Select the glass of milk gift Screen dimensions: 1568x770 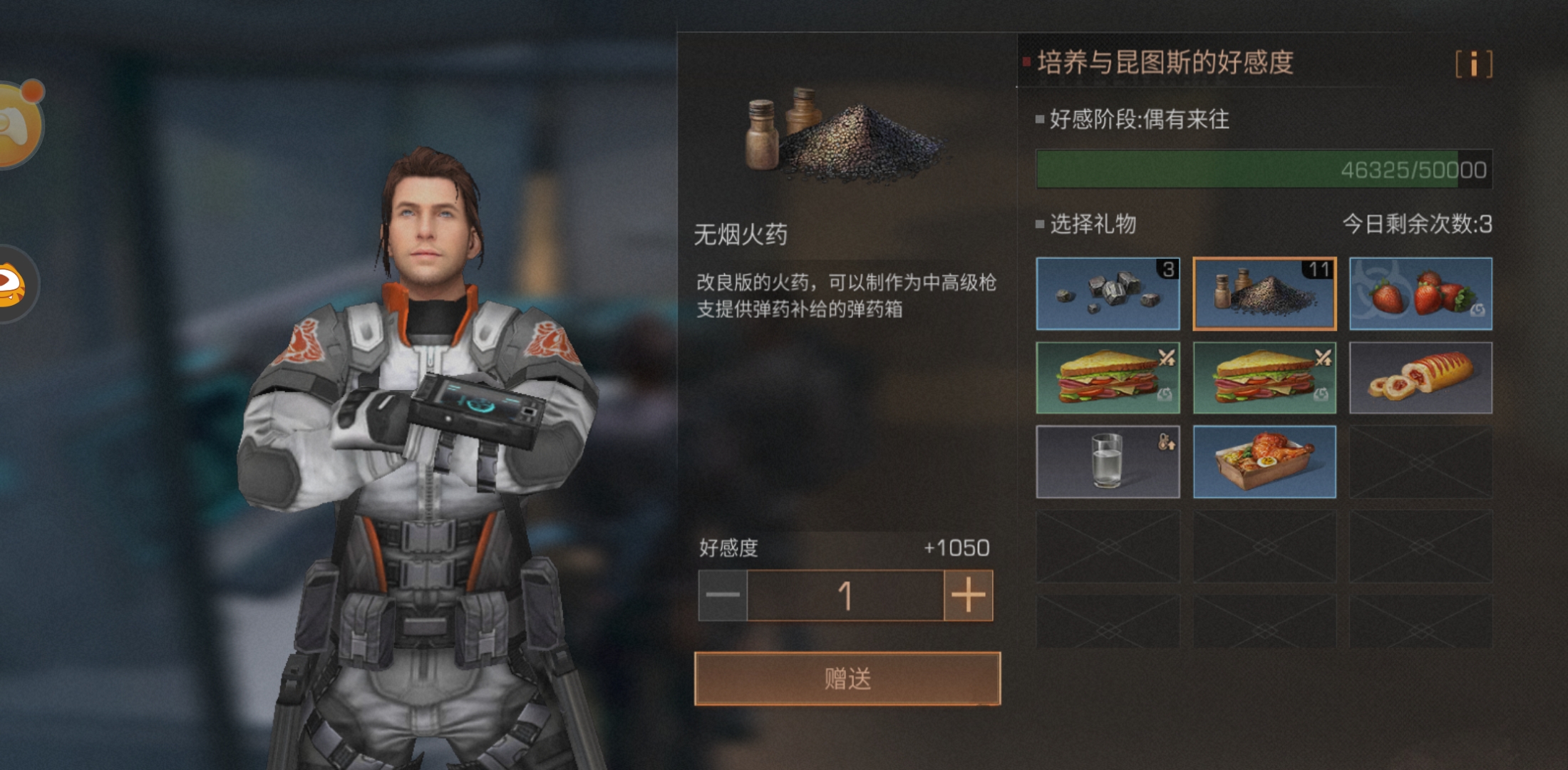1107,461
